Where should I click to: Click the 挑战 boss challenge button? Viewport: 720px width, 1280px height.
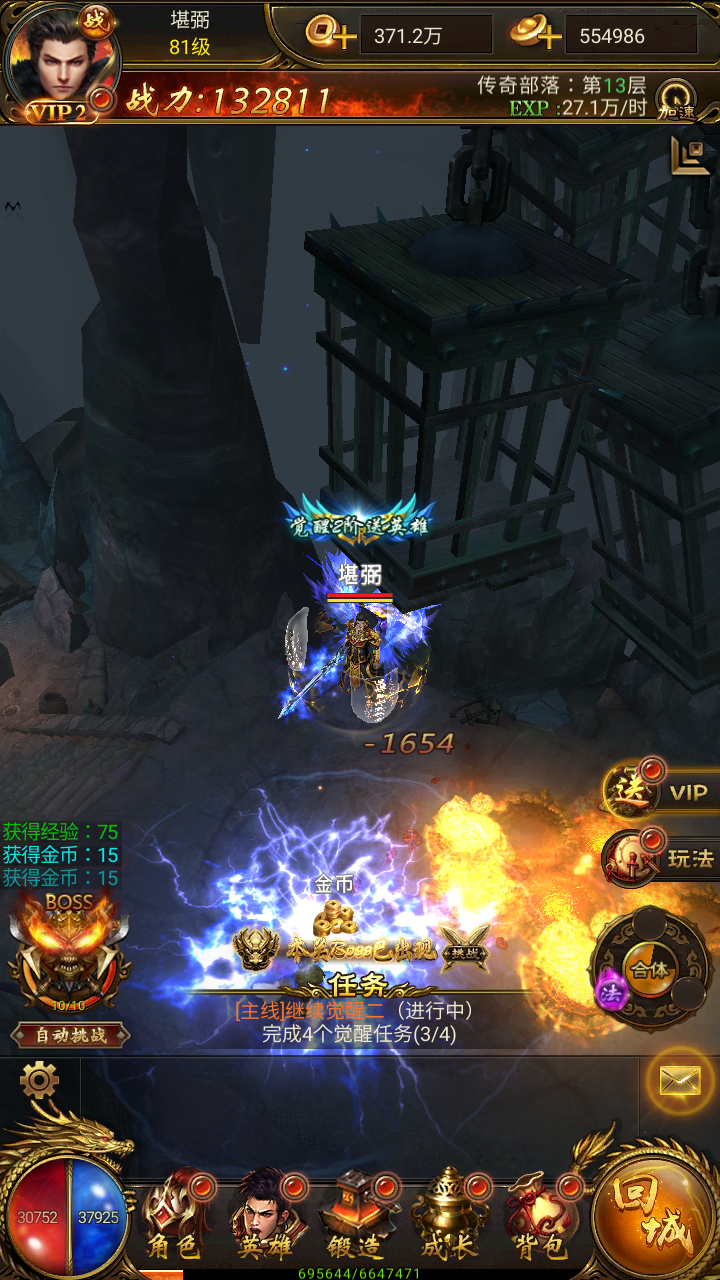[x=465, y=947]
